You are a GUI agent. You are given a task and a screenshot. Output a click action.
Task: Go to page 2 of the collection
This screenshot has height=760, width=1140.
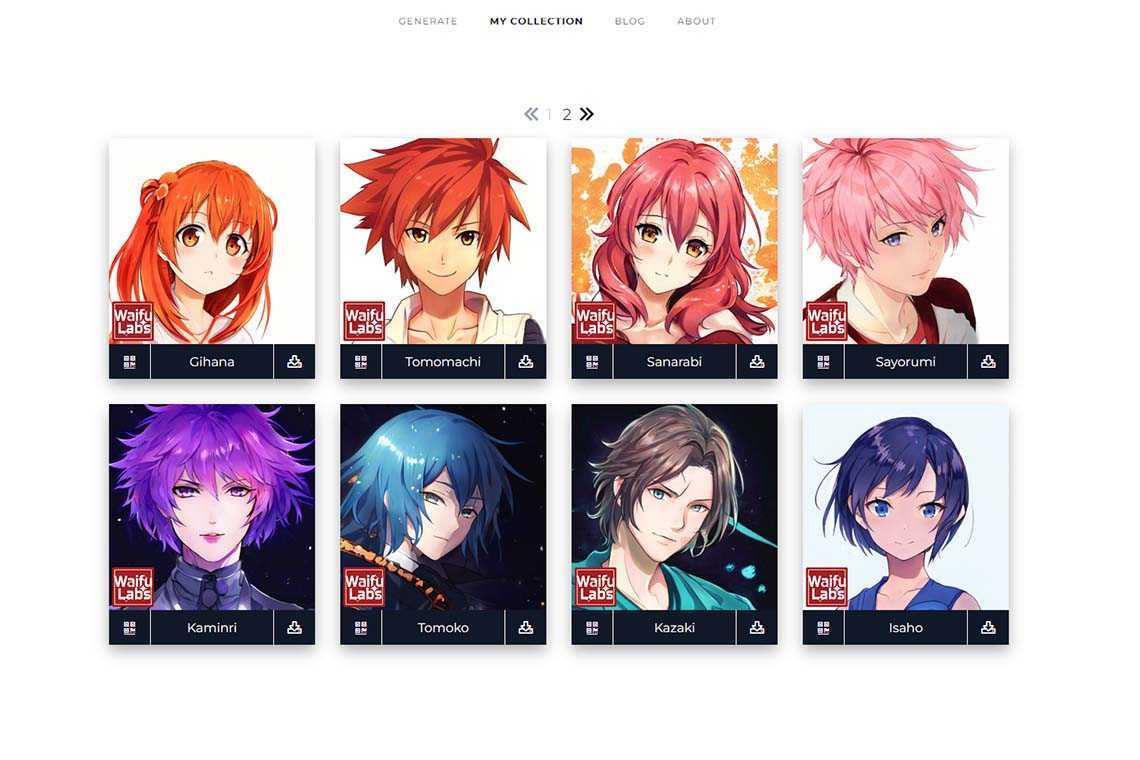coord(567,115)
